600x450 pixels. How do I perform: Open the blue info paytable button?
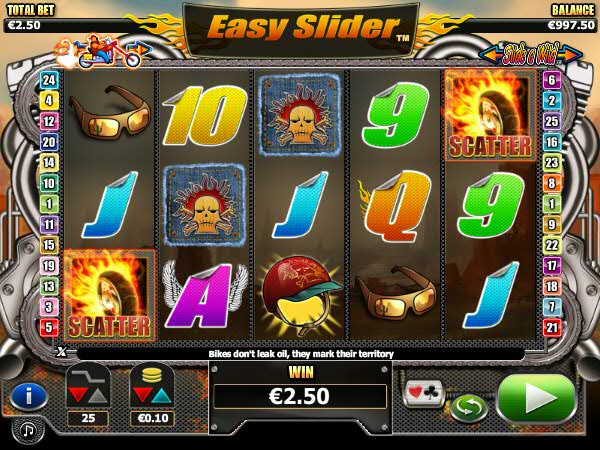(29, 396)
